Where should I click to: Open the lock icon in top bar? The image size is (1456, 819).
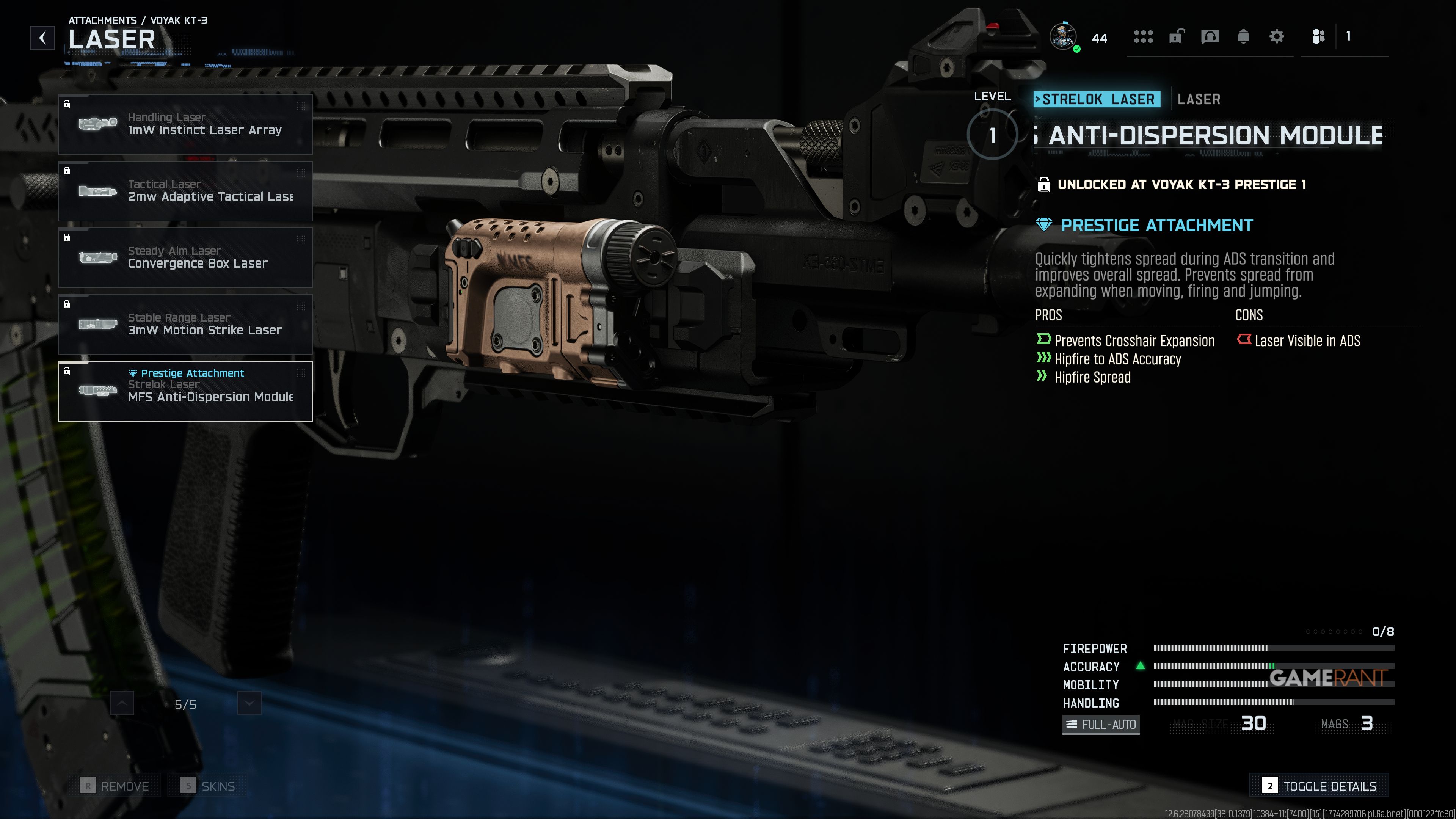point(1176,37)
